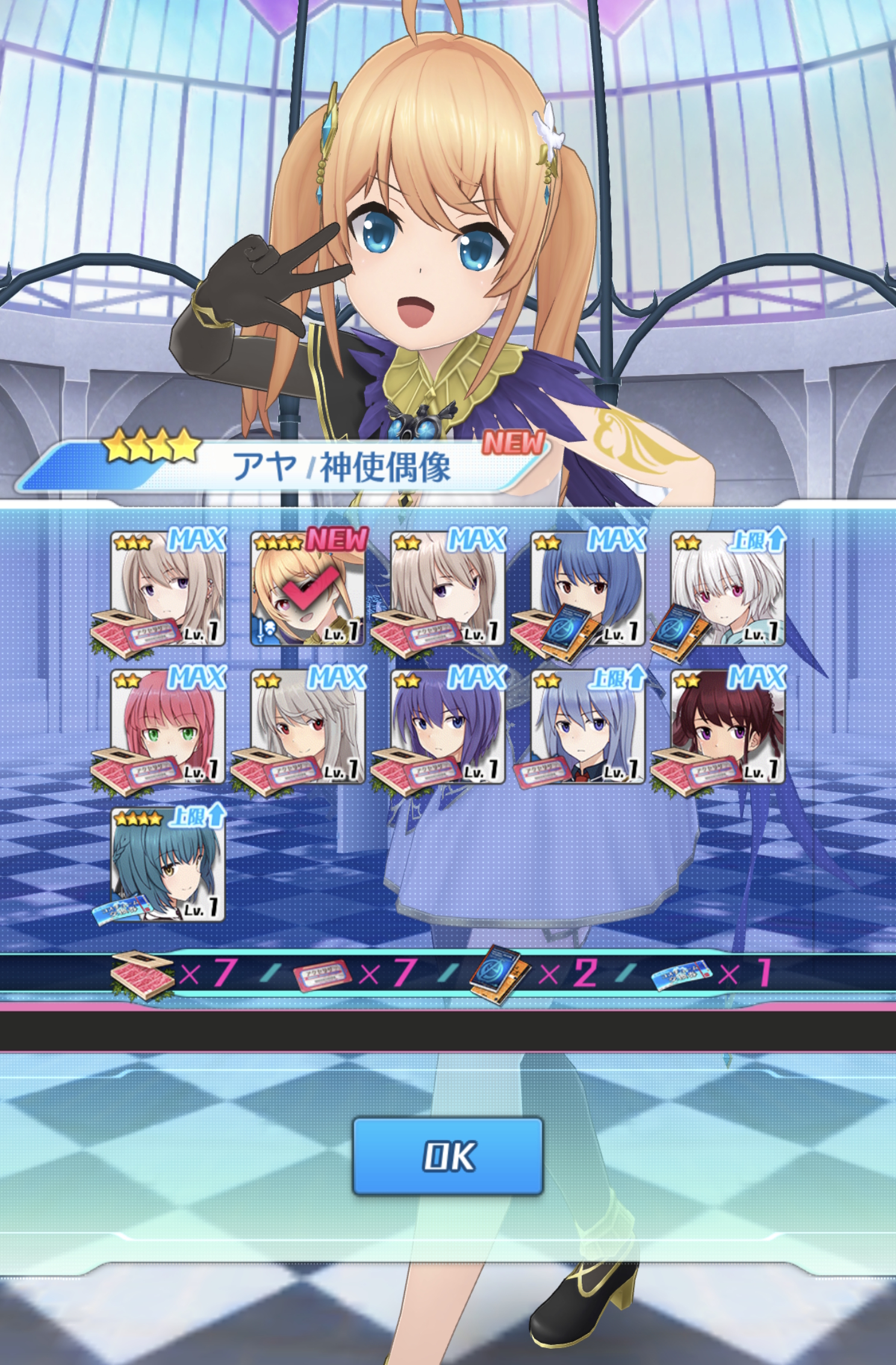Confirm results with the OK button
896x1365 pixels.
[447, 1155]
